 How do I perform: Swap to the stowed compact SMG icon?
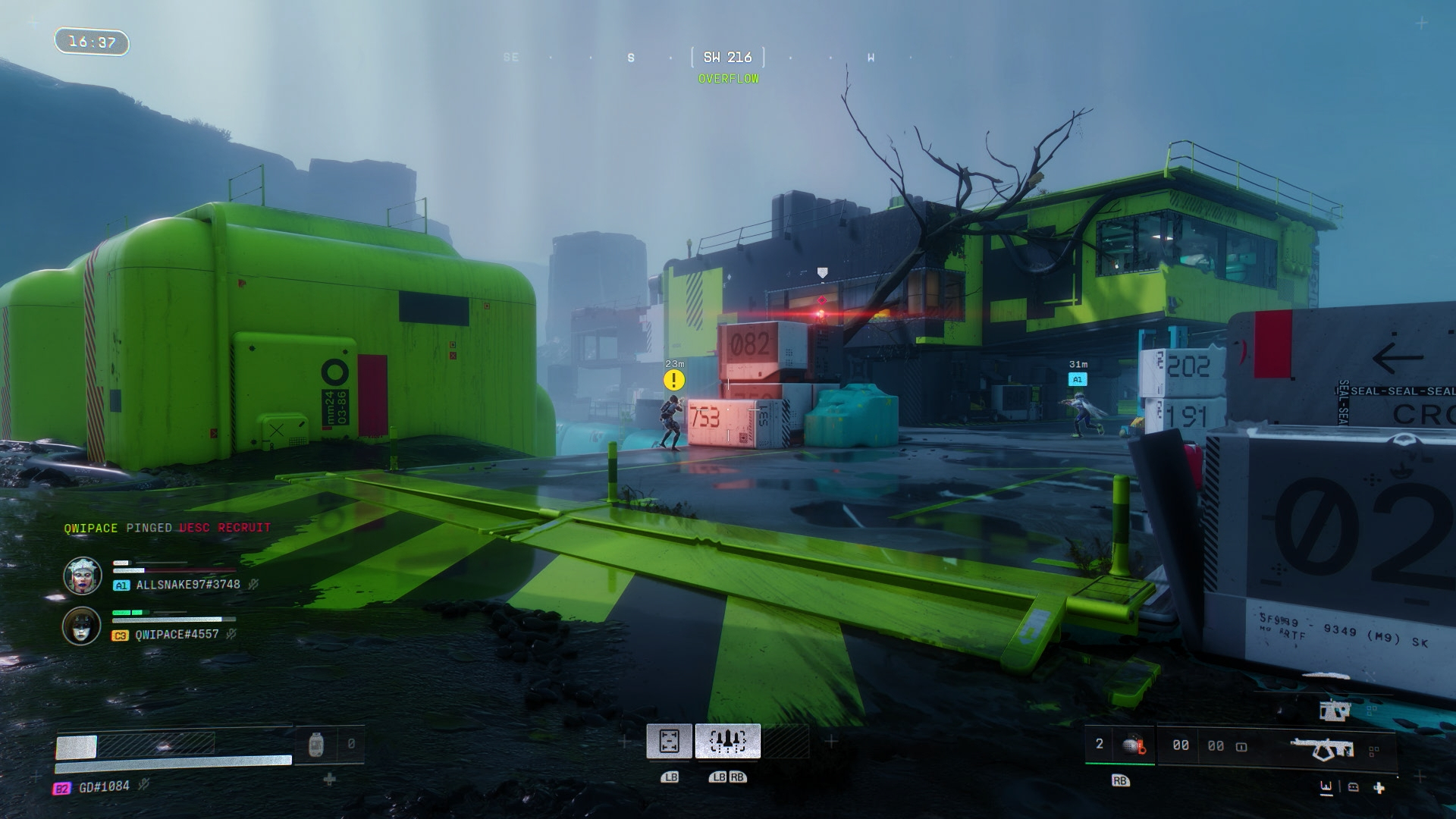[x=1335, y=711]
